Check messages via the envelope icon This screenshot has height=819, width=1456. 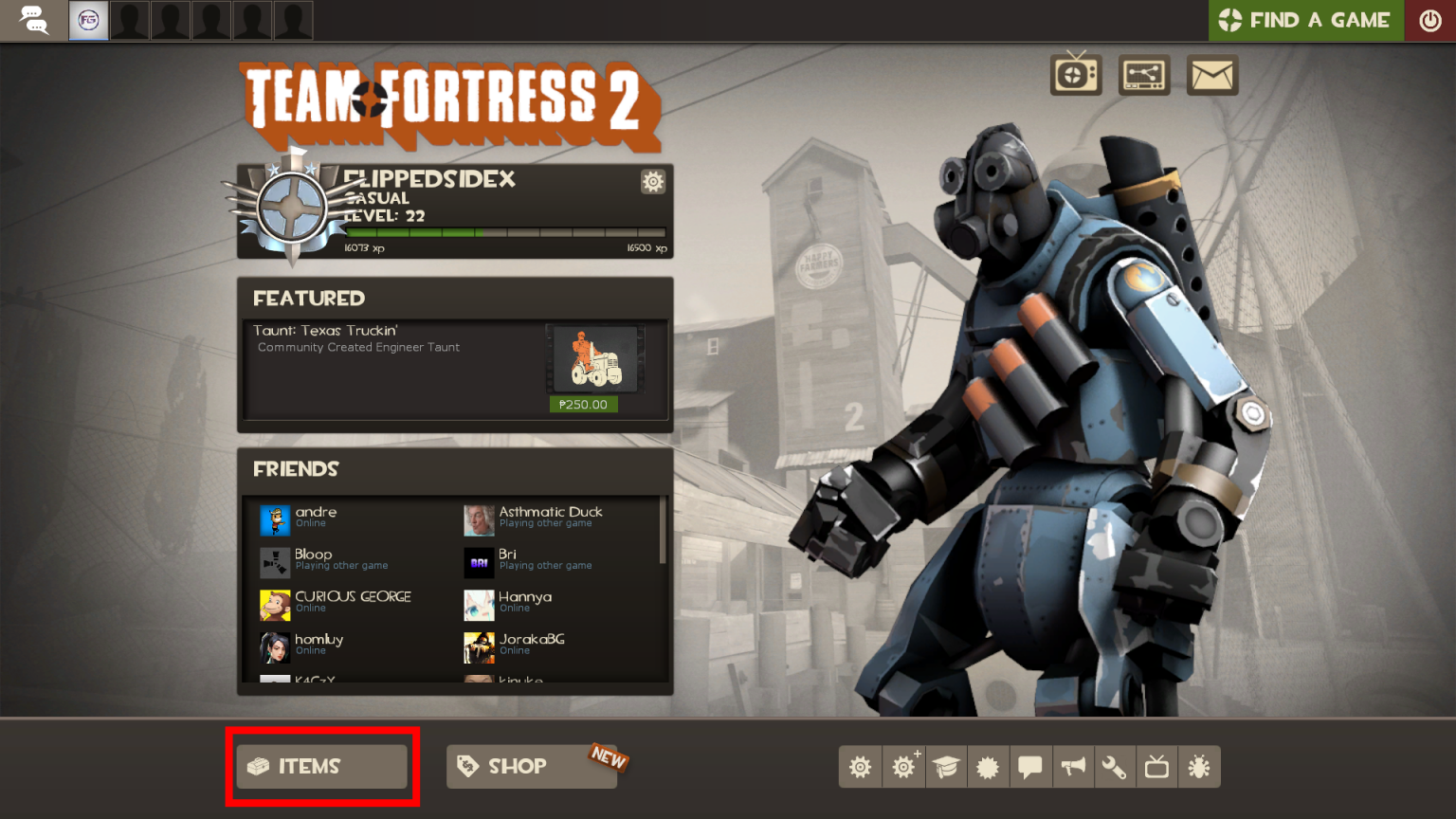(1212, 74)
